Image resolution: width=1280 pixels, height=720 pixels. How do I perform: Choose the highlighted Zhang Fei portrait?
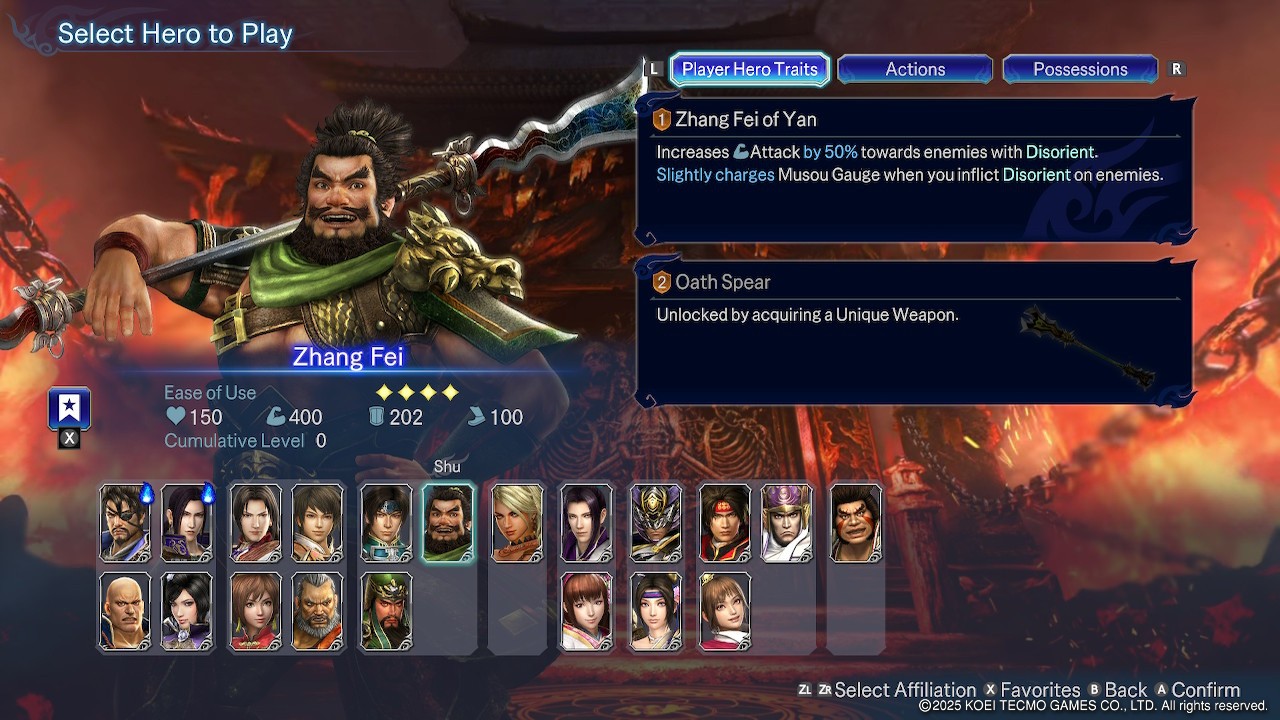(x=448, y=523)
